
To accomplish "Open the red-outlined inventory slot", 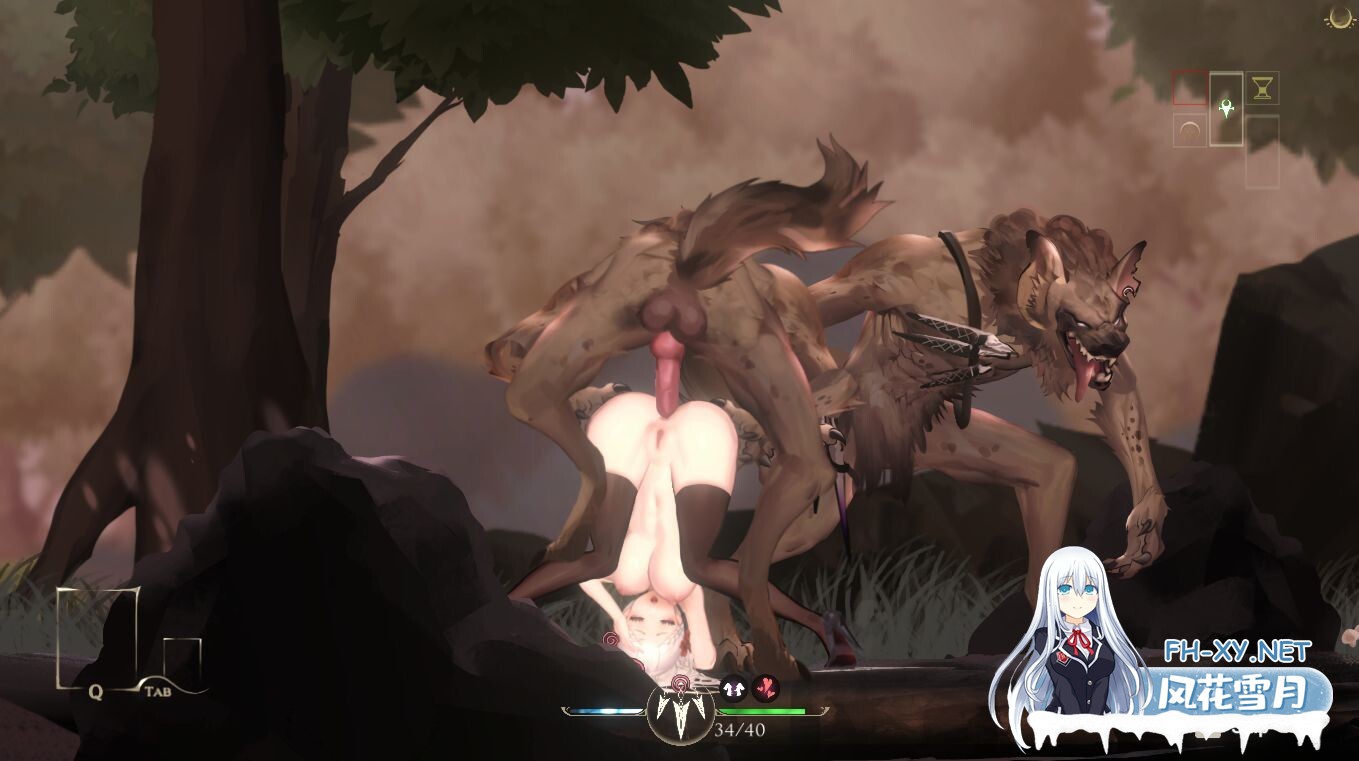I will click(x=1190, y=88).
